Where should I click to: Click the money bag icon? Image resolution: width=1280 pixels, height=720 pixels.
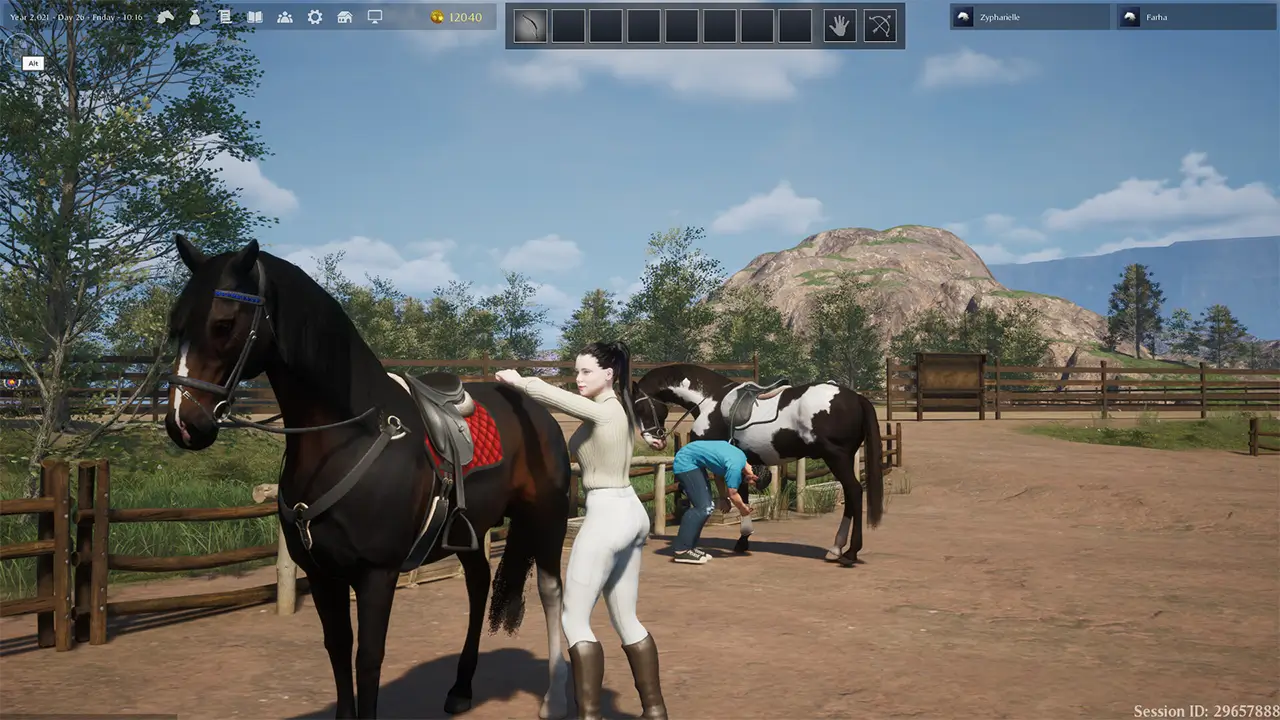pyautogui.click(x=194, y=17)
